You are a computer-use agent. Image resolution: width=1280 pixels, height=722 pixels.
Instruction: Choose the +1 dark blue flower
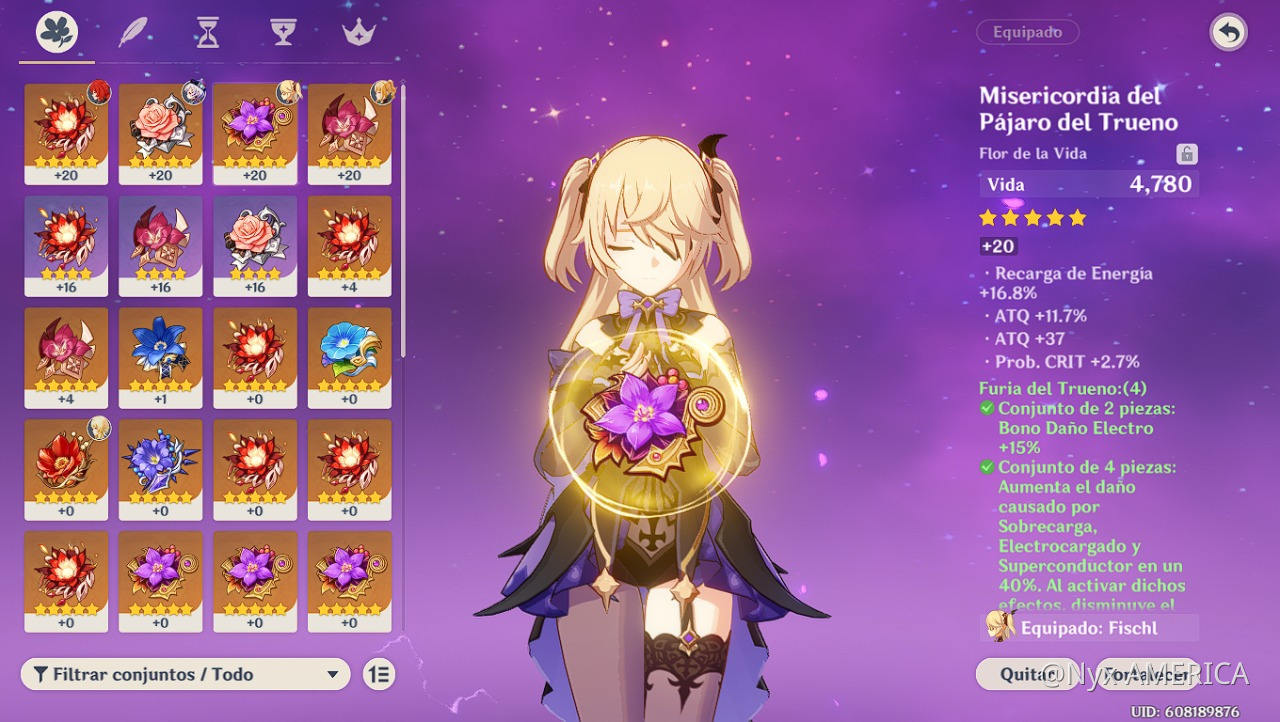pyautogui.click(x=160, y=357)
